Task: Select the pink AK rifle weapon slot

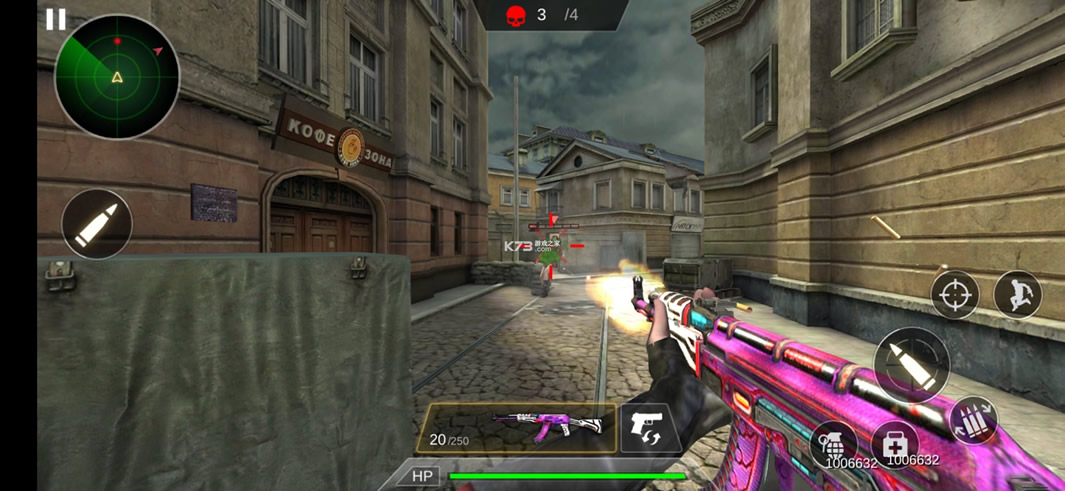Action: [516, 429]
